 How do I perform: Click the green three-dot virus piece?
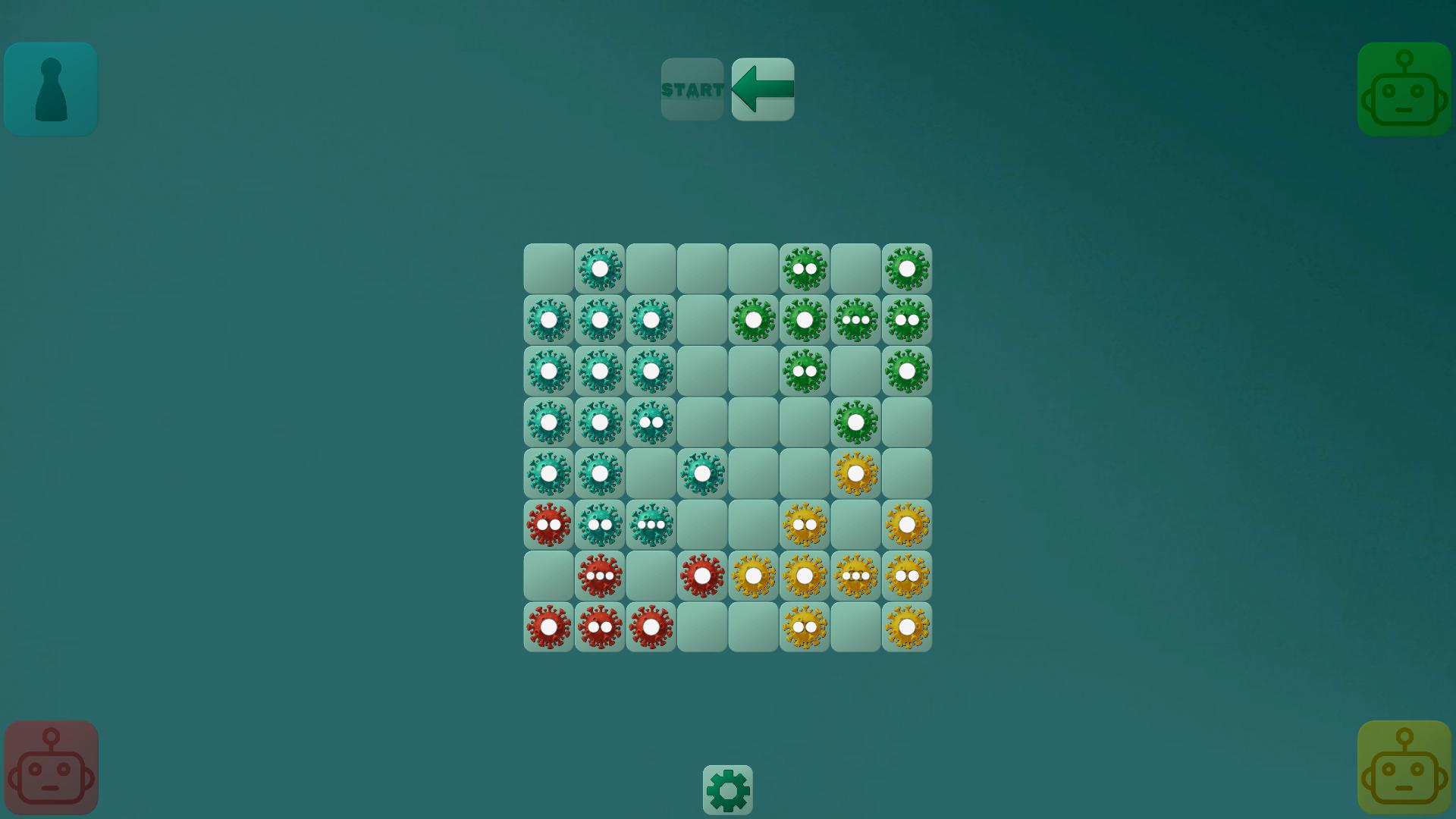tap(855, 319)
